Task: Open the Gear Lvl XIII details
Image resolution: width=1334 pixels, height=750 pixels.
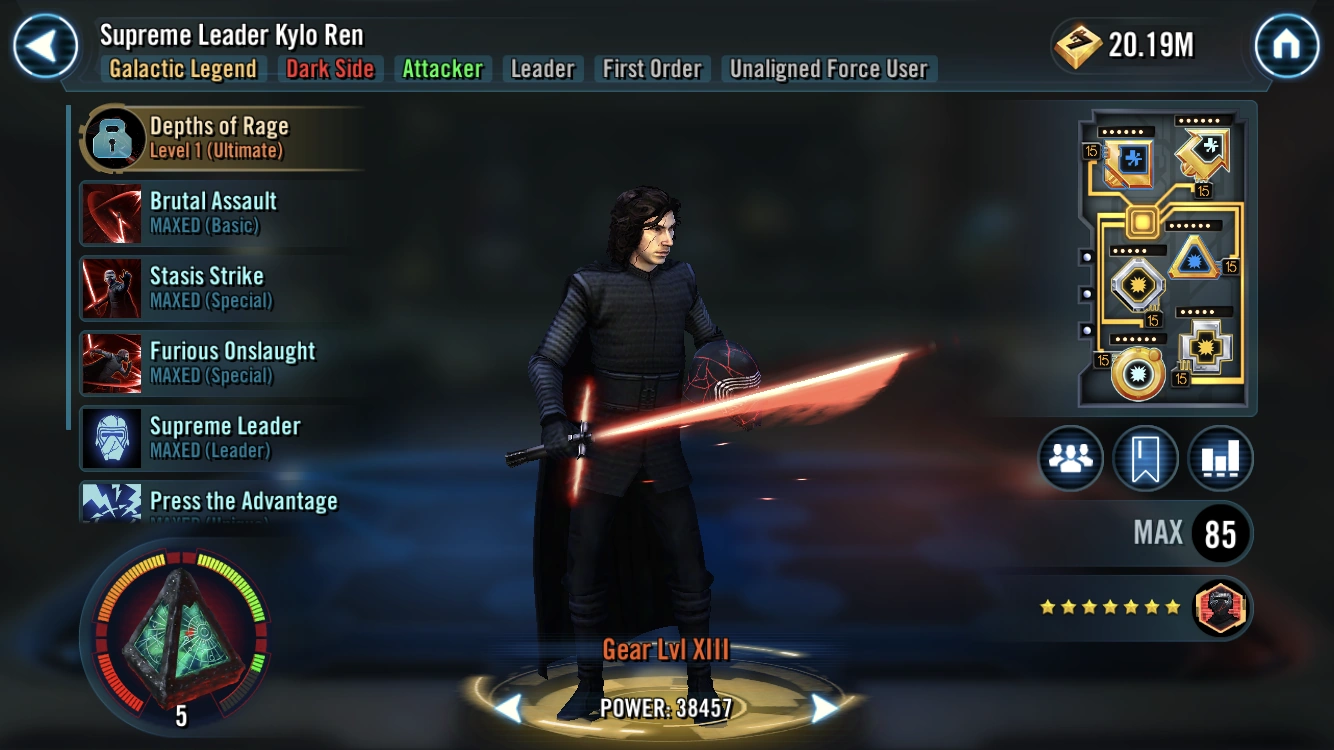Action: 667,648
